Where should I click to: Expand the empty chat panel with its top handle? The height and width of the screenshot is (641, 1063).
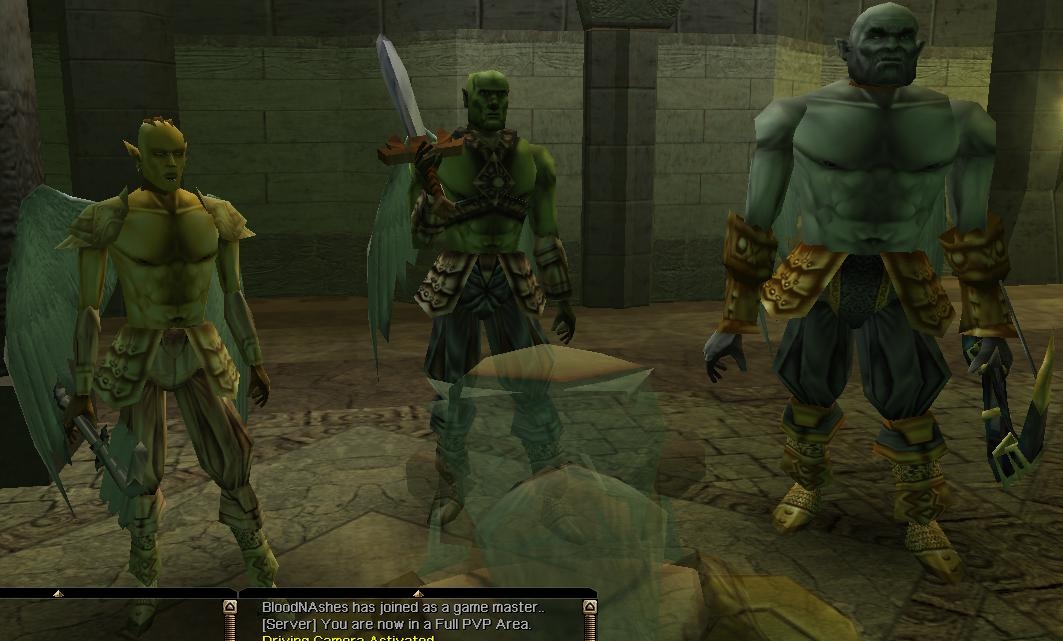pos(58,594)
